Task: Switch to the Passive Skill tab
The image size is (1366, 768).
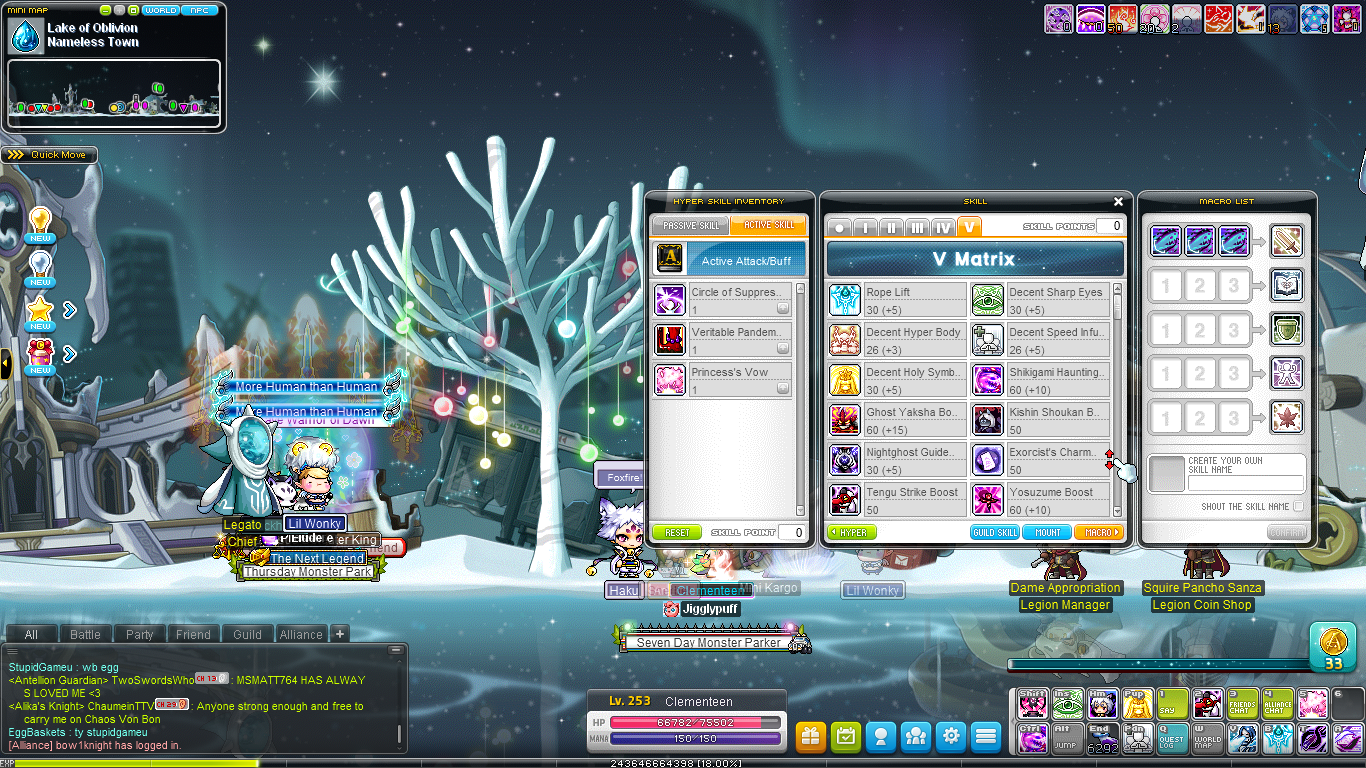Action: (689, 225)
